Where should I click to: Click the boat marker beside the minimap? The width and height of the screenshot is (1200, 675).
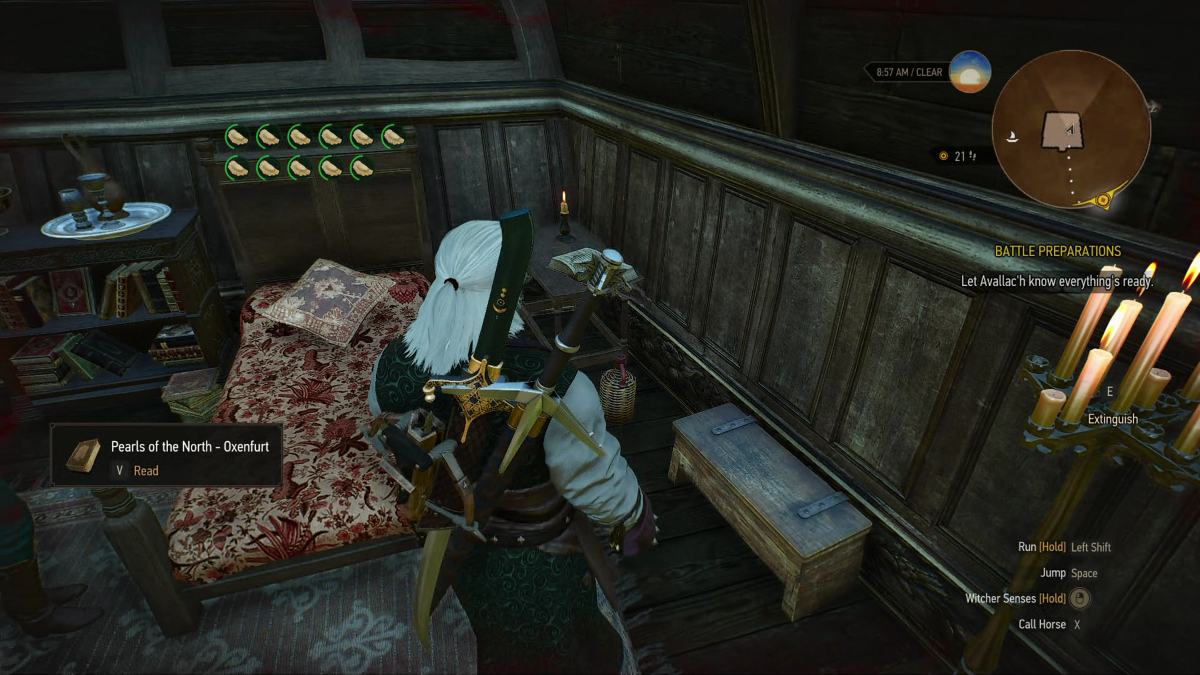tap(1015, 137)
